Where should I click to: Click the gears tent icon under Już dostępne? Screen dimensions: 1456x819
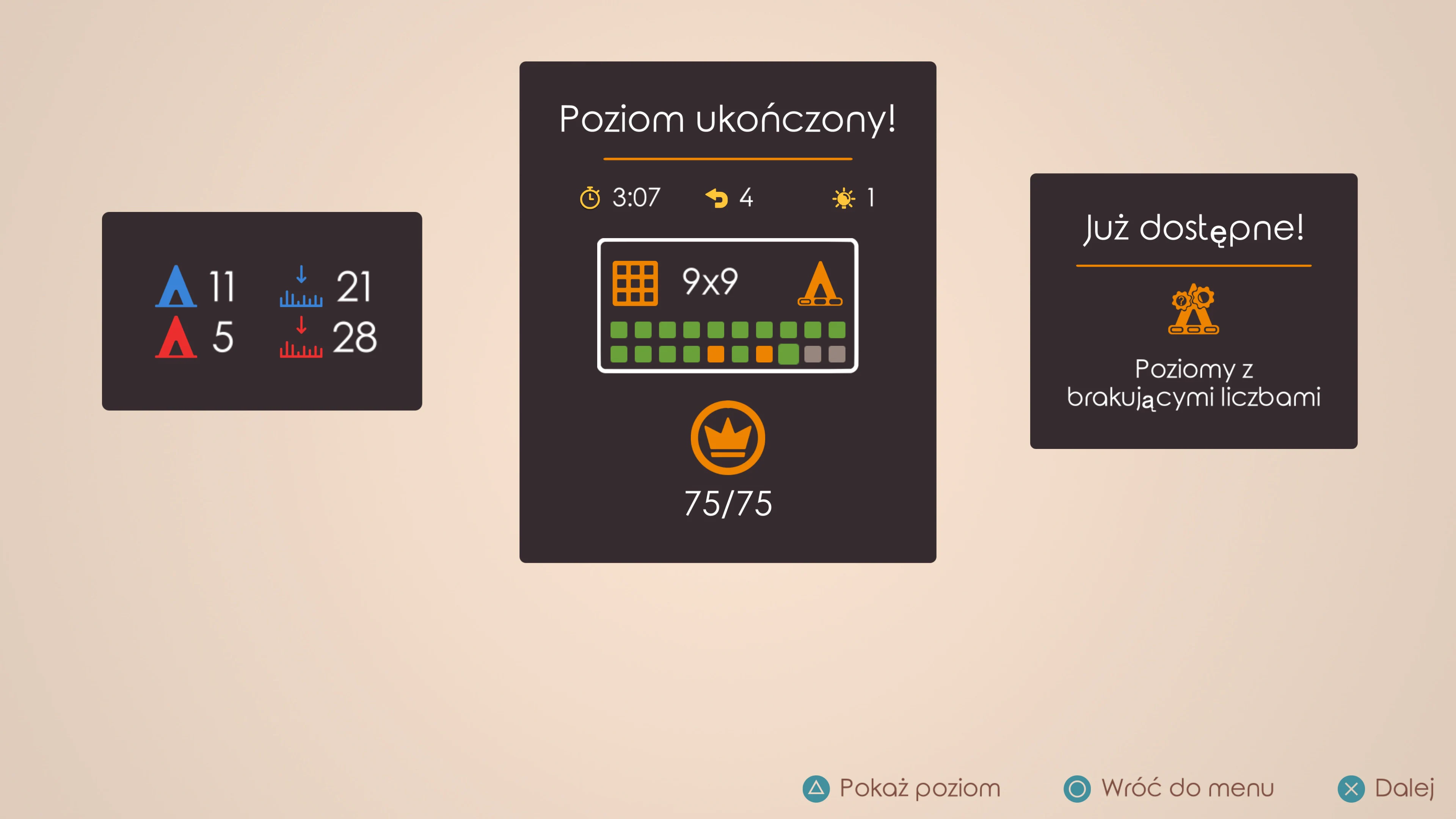tap(1193, 310)
